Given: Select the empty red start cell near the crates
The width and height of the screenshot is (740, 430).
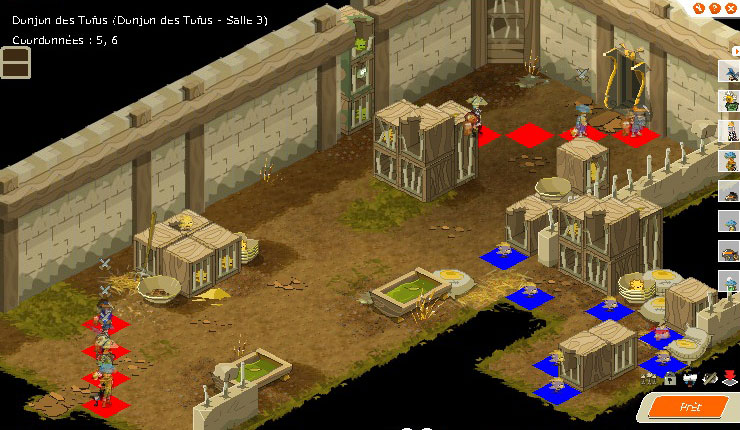Looking at the screenshot, I should [x=529, y=134].
